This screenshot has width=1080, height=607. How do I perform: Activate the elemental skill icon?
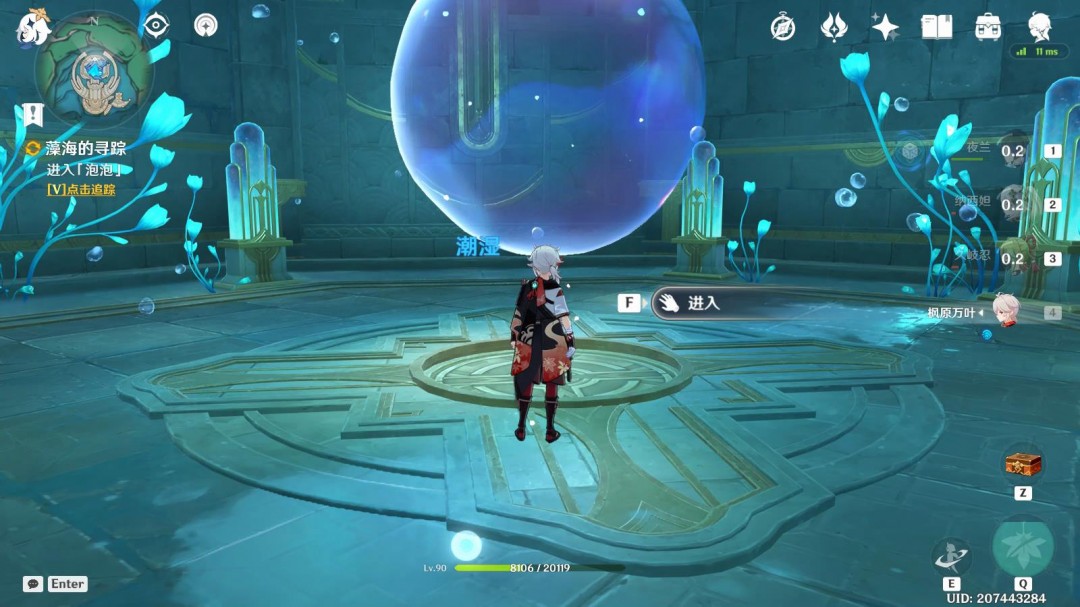[950, 556]
